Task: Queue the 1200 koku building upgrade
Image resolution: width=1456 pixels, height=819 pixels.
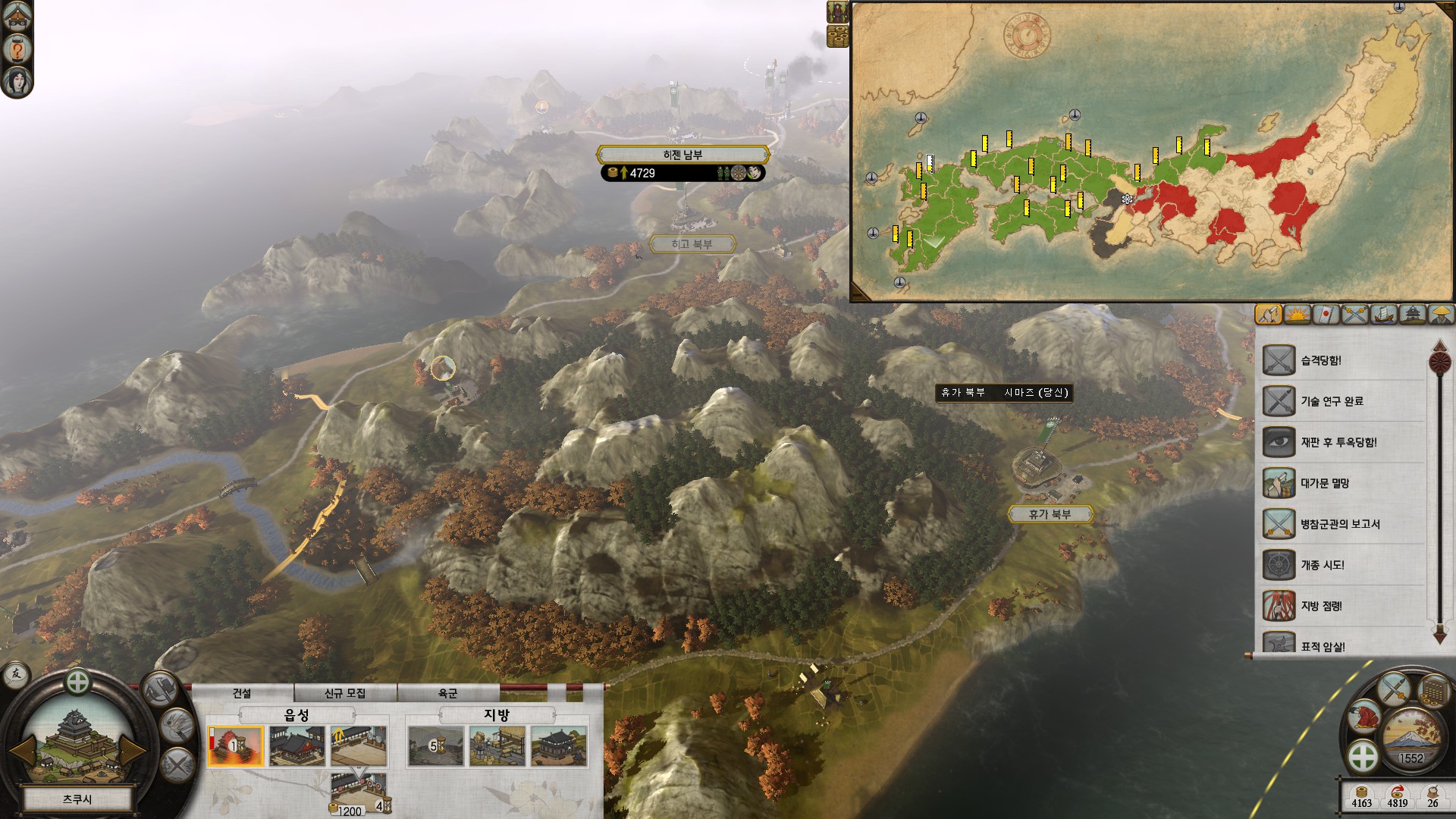Action: pos(359,790)
